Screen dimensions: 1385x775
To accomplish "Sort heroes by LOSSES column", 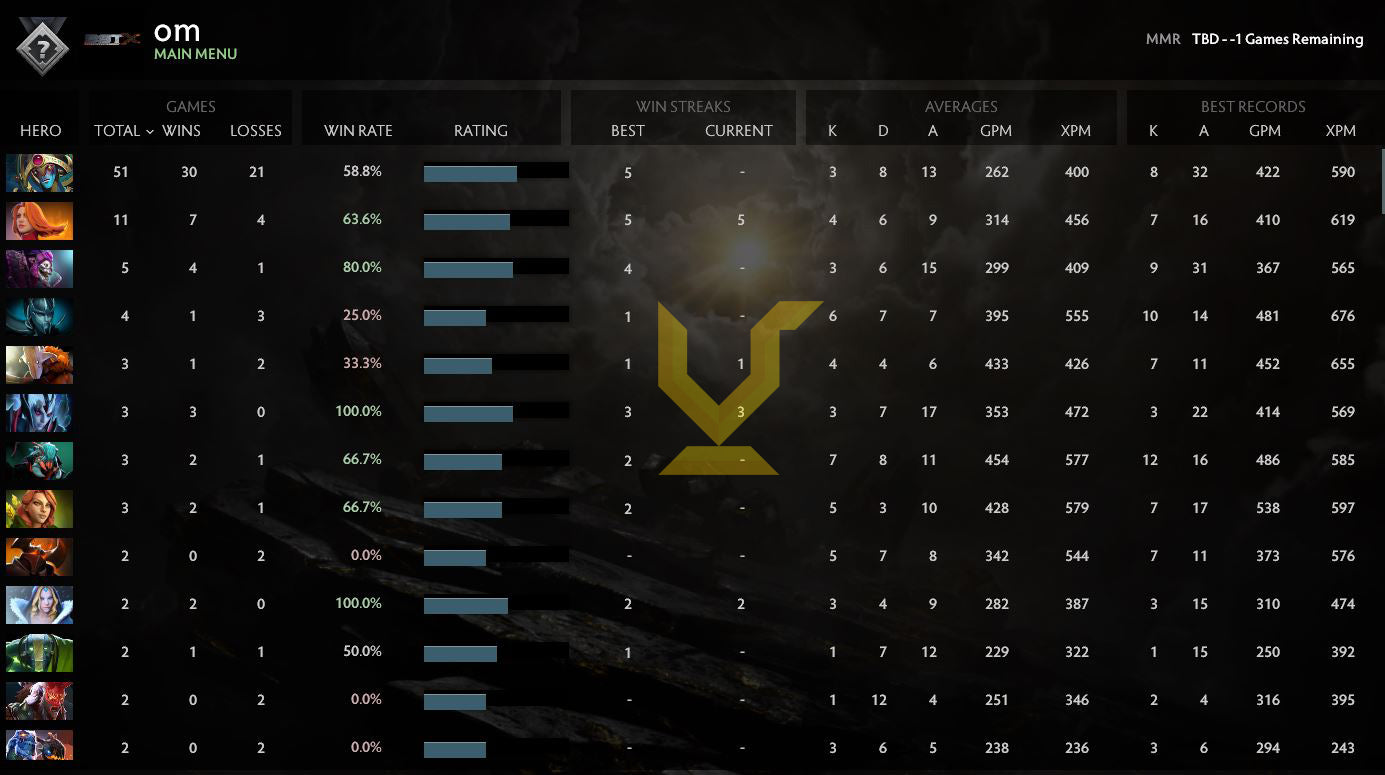I will tap(255, 131).
